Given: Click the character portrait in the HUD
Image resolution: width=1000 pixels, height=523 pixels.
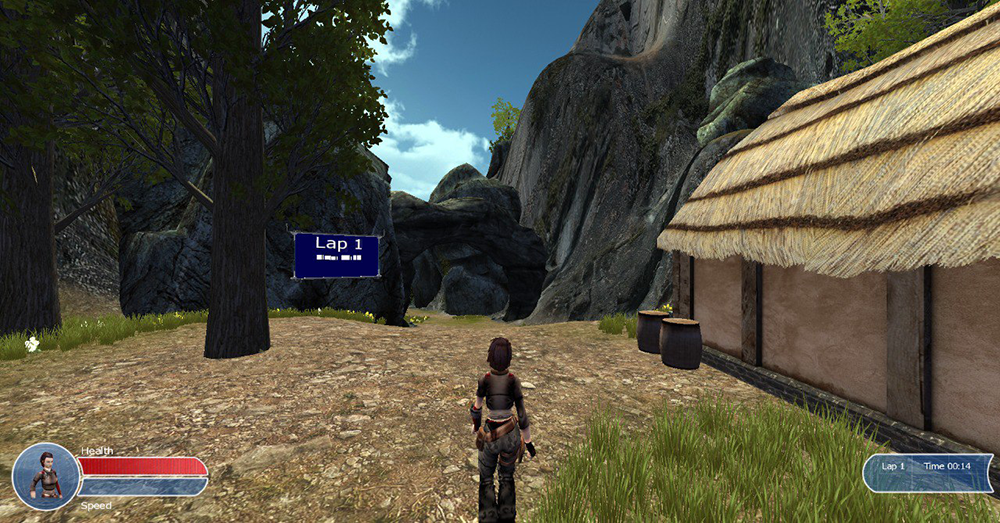Looking at the screenshot, I should click(x=45, y=476).
